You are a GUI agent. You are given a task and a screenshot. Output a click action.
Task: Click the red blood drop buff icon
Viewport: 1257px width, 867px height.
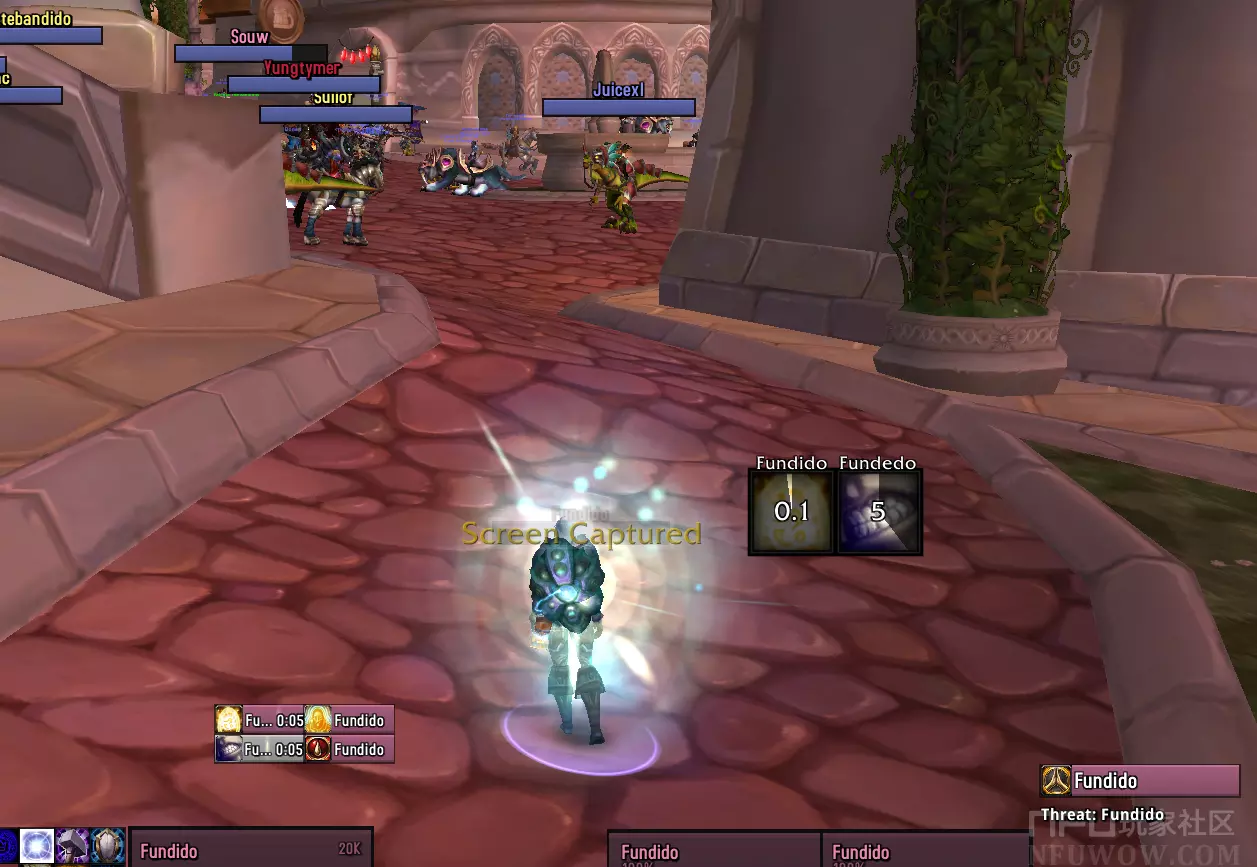(x=318, y=749)
